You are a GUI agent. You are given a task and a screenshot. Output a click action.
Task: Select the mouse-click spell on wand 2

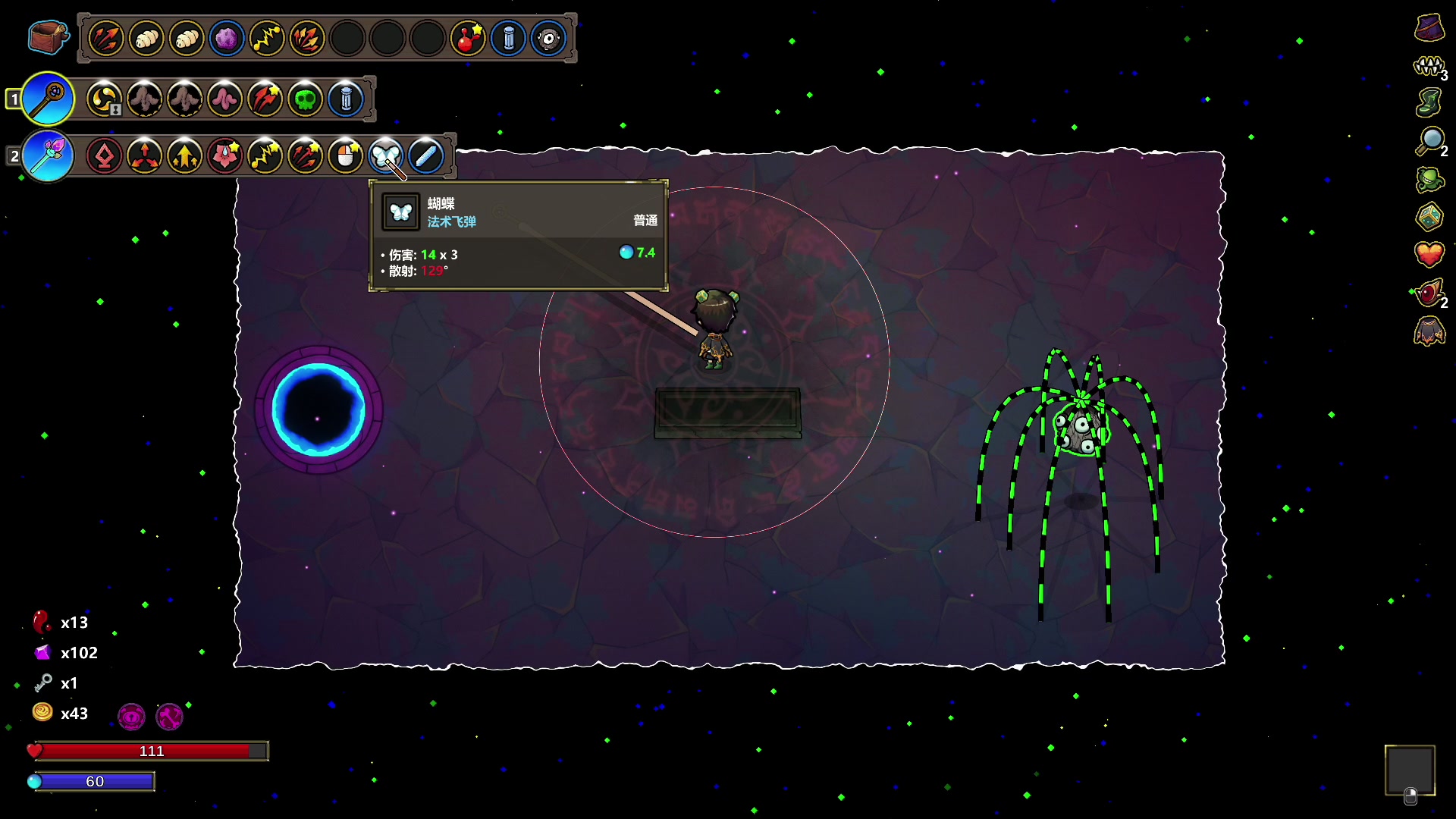click(346, 156)
